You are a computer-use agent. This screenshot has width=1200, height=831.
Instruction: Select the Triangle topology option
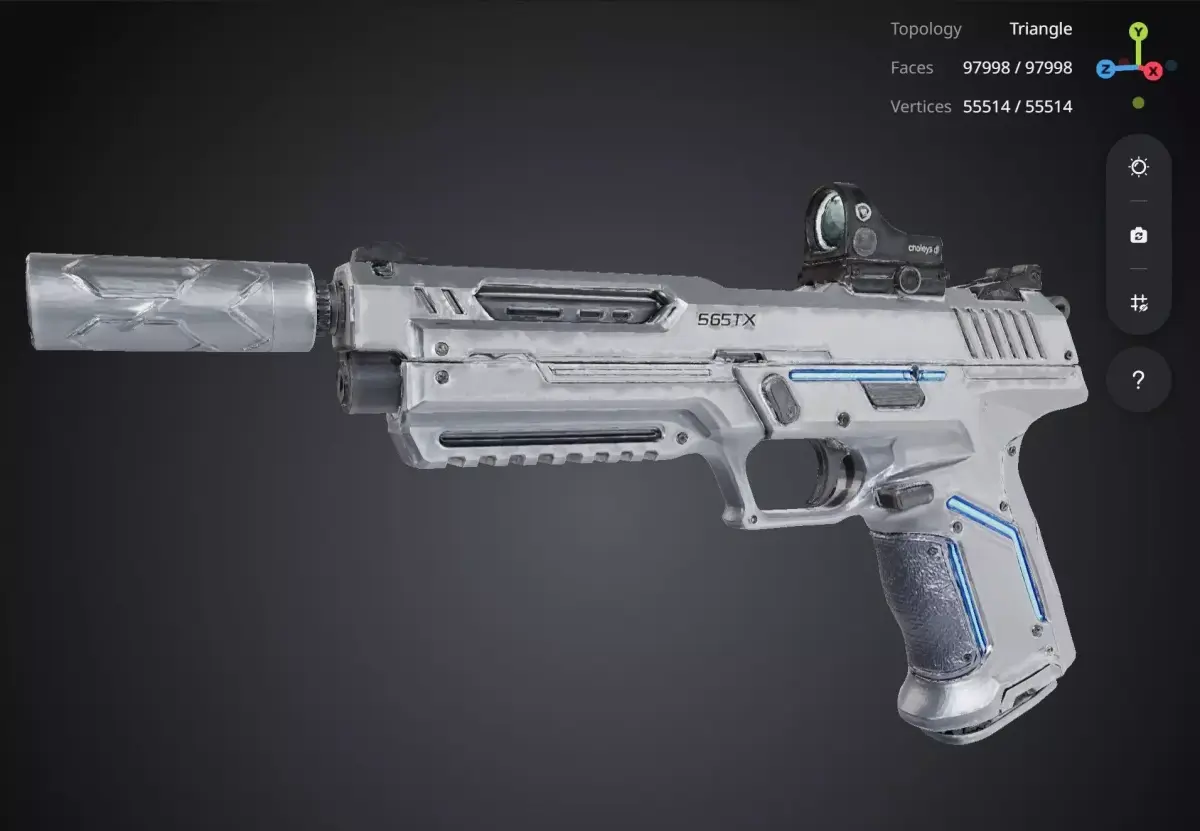[1040, 29]
